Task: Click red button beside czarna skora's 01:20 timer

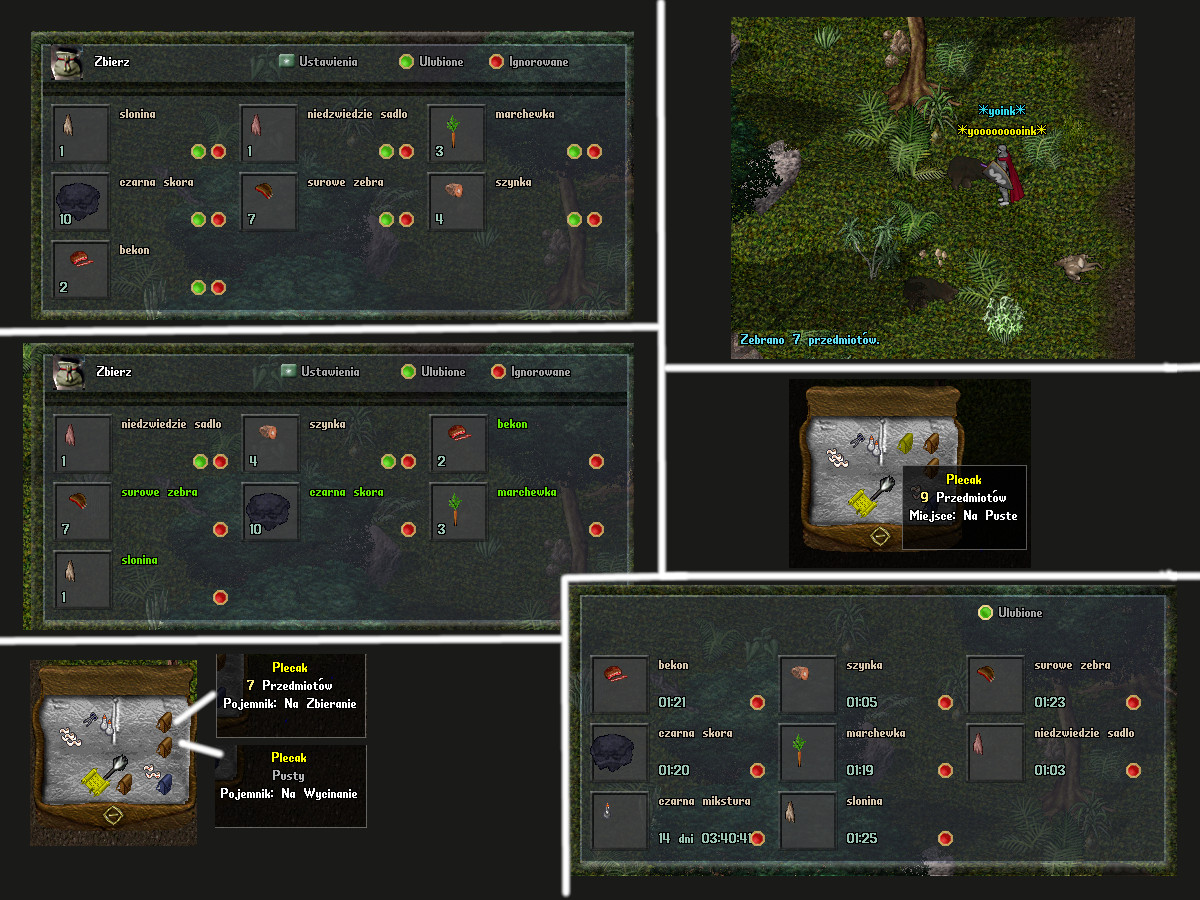Action: (757, 770)
